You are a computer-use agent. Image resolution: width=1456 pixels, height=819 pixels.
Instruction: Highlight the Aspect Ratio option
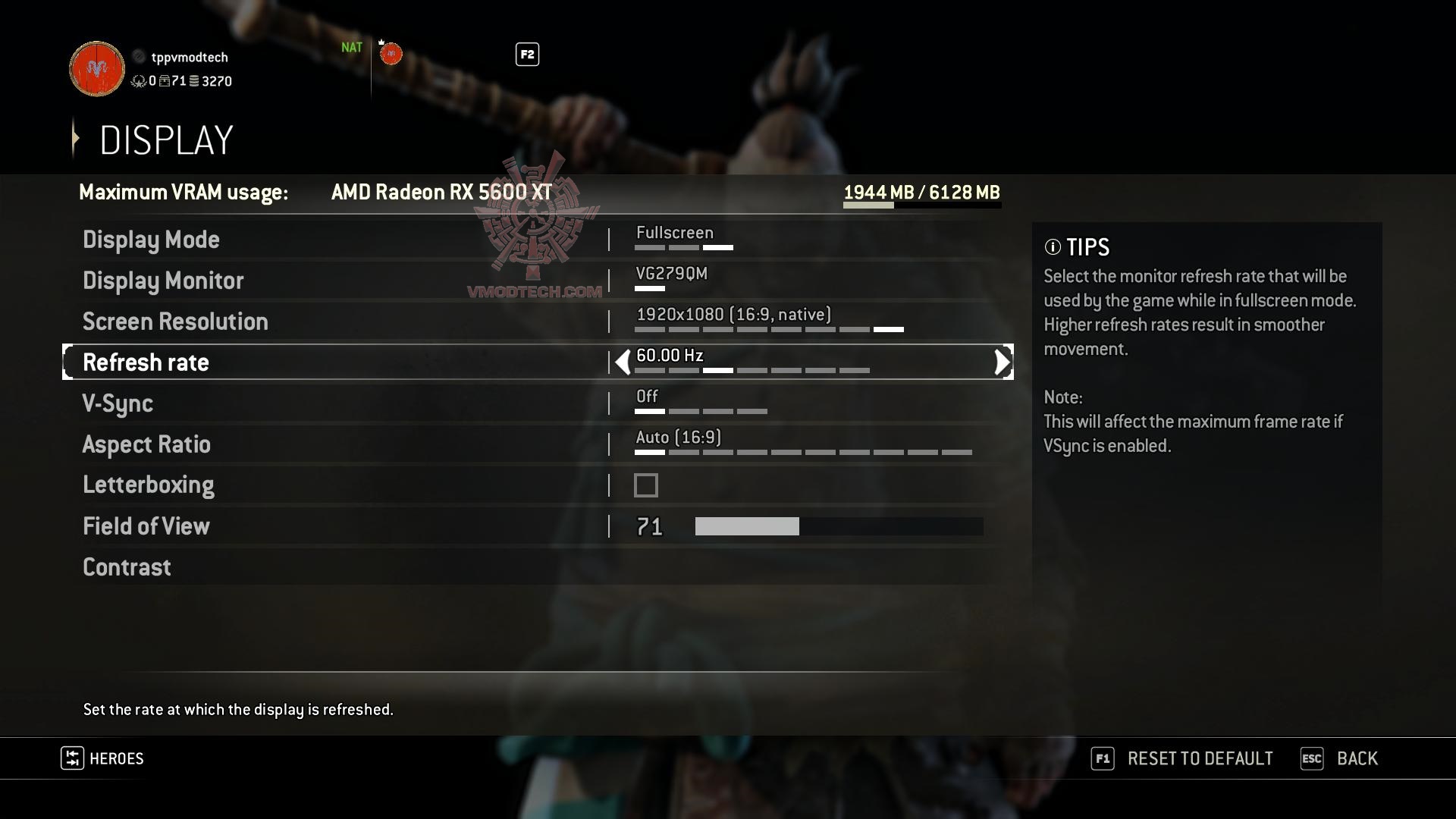point(146,444)
